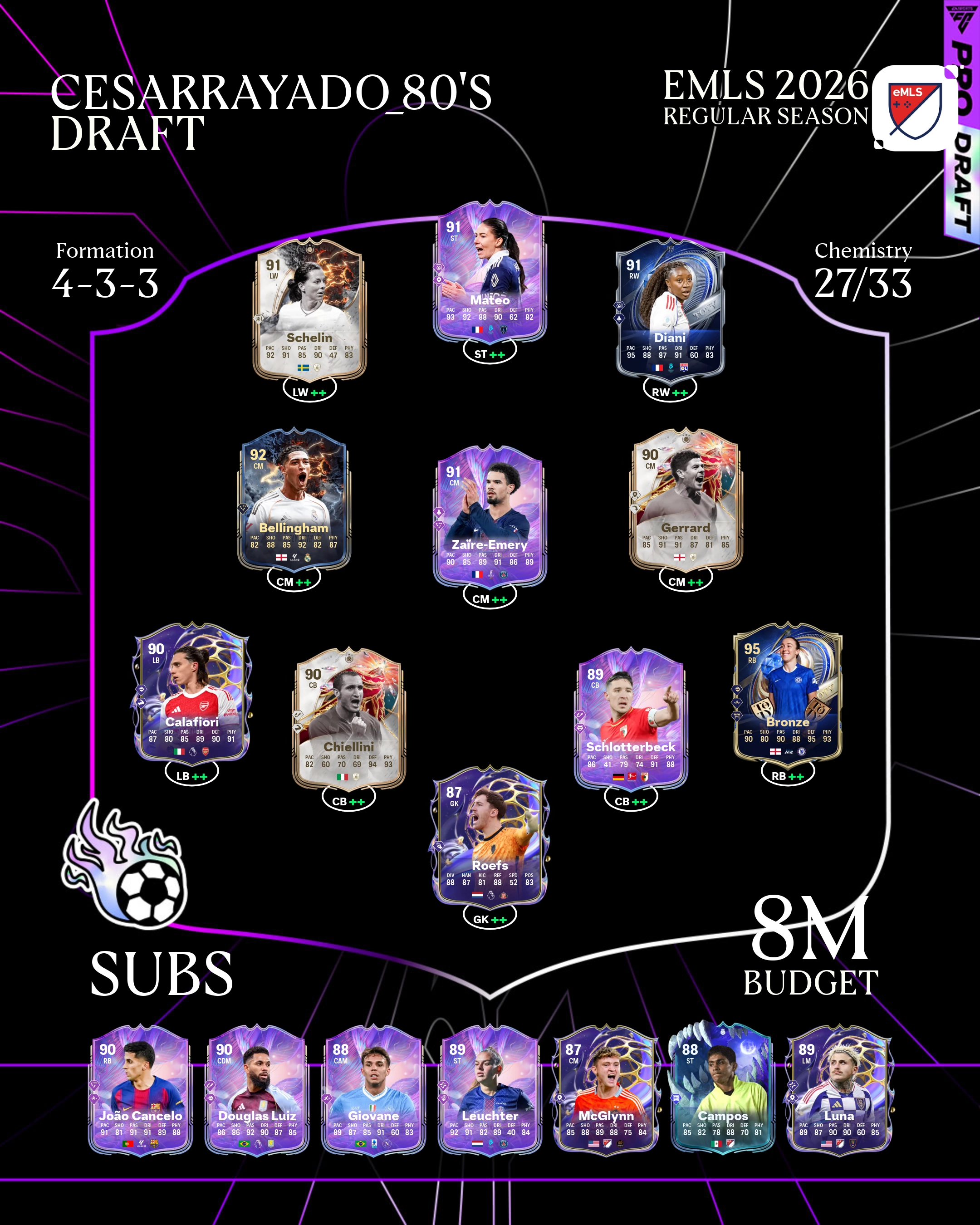Viewport: 980px width, 1225px height.
Task: Select the Calafiori left back card
Action: tap(191, 693)
